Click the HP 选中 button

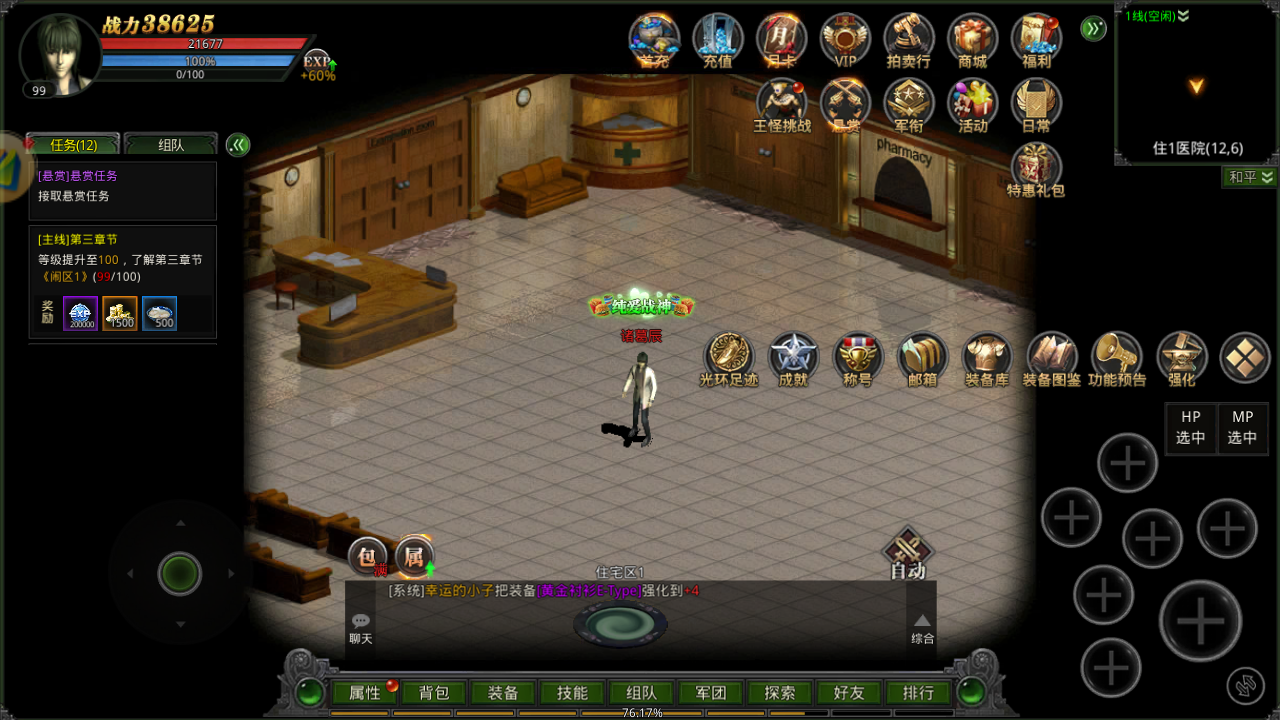[x=1191, y=428]
